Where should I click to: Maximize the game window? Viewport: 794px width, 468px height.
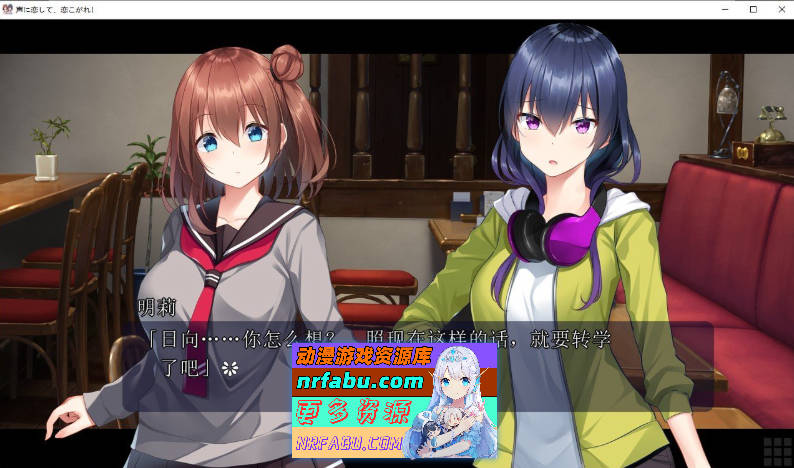[x=753, y=9]
